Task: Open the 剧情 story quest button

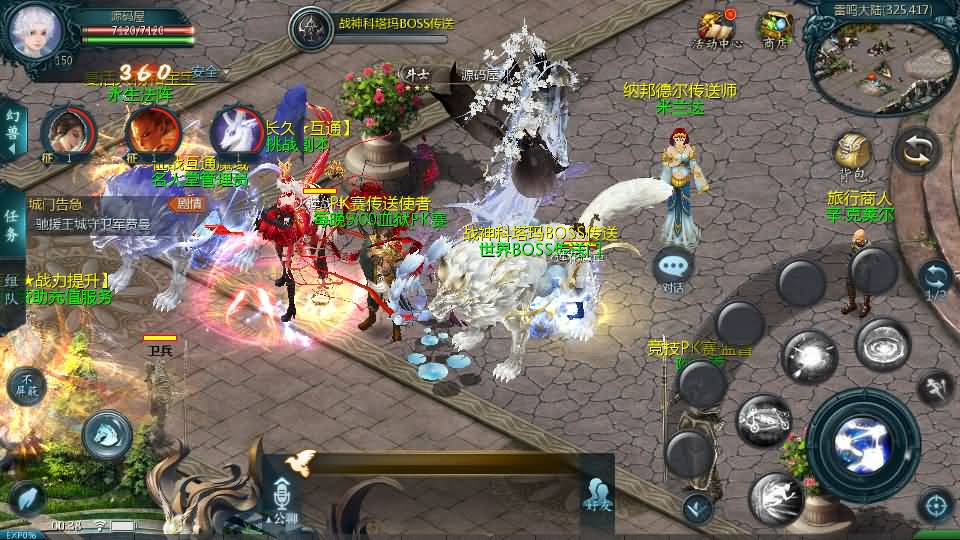Action: 188,203
